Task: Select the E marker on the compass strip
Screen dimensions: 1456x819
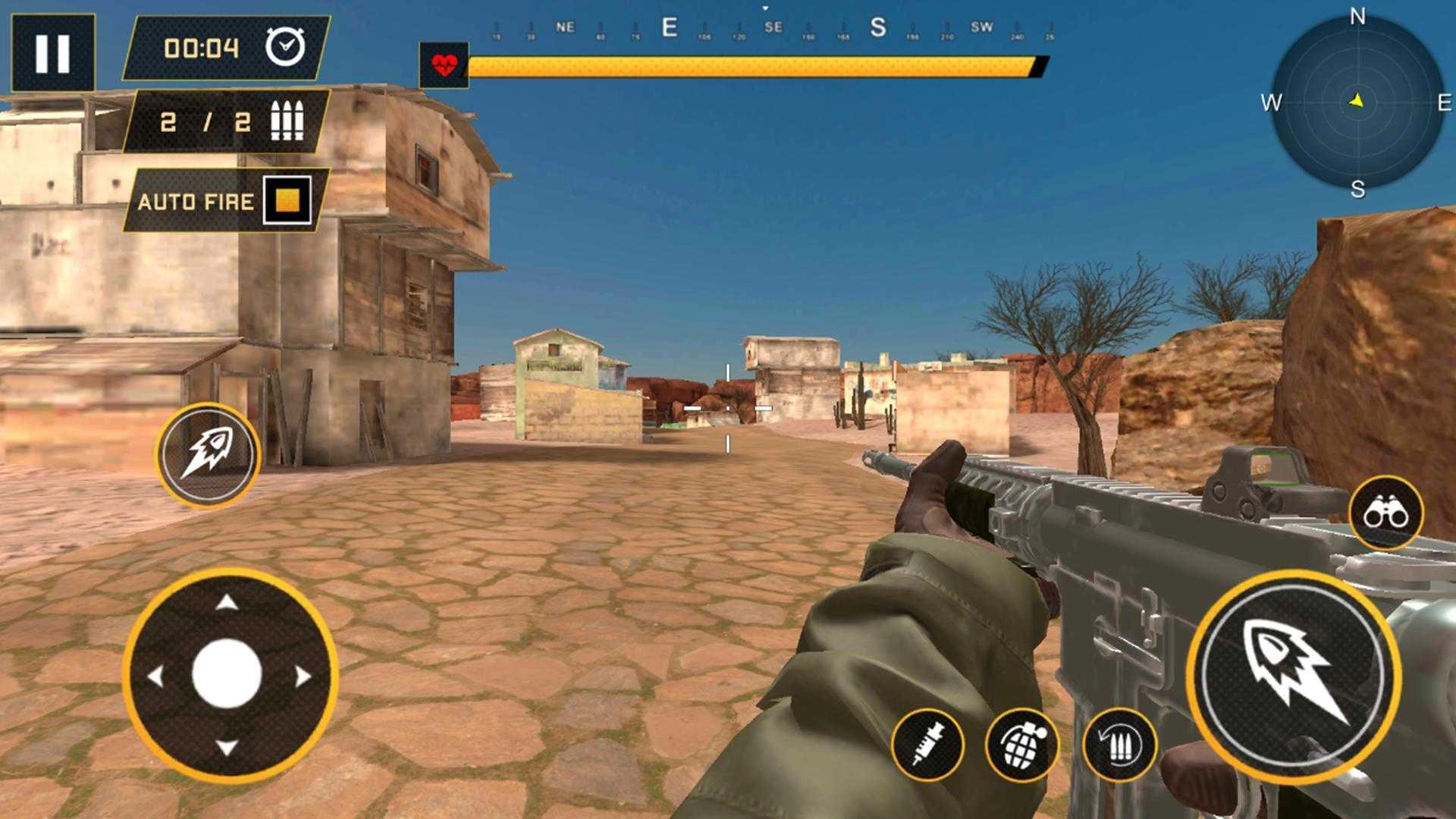Action: tap(669, 25)
